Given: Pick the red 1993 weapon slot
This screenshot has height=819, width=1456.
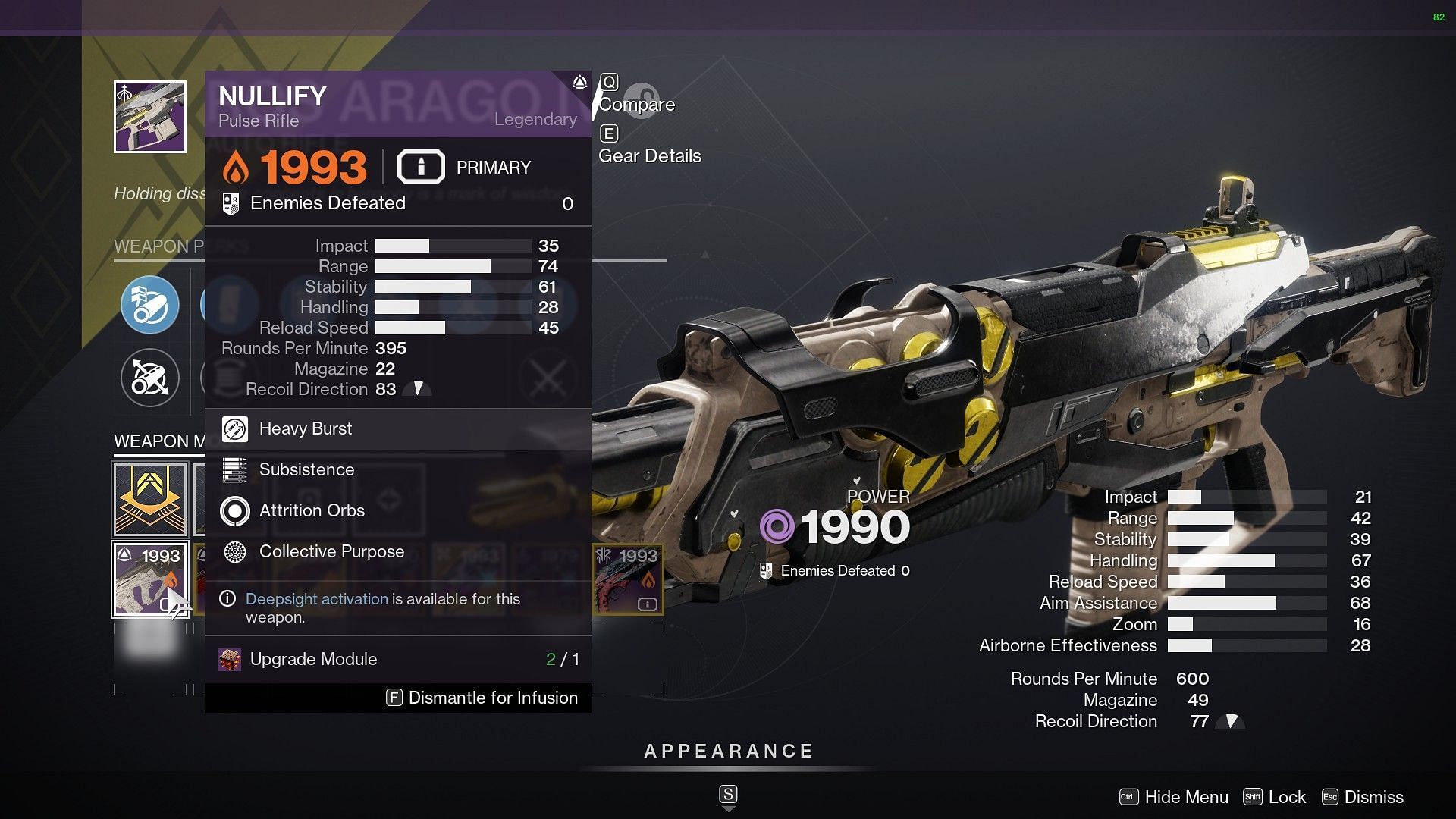Looking at the screenshot, I should coord(628,579).
